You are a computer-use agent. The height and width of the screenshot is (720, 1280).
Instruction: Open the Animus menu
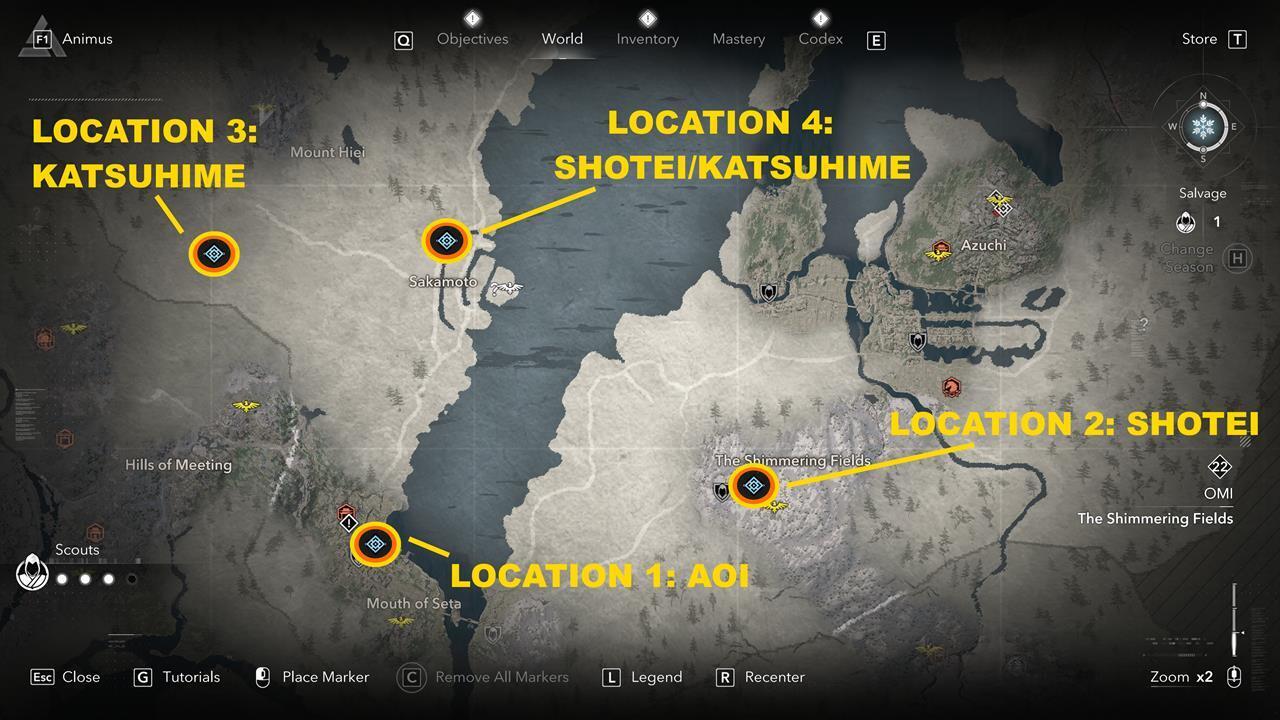coord(75,39)
